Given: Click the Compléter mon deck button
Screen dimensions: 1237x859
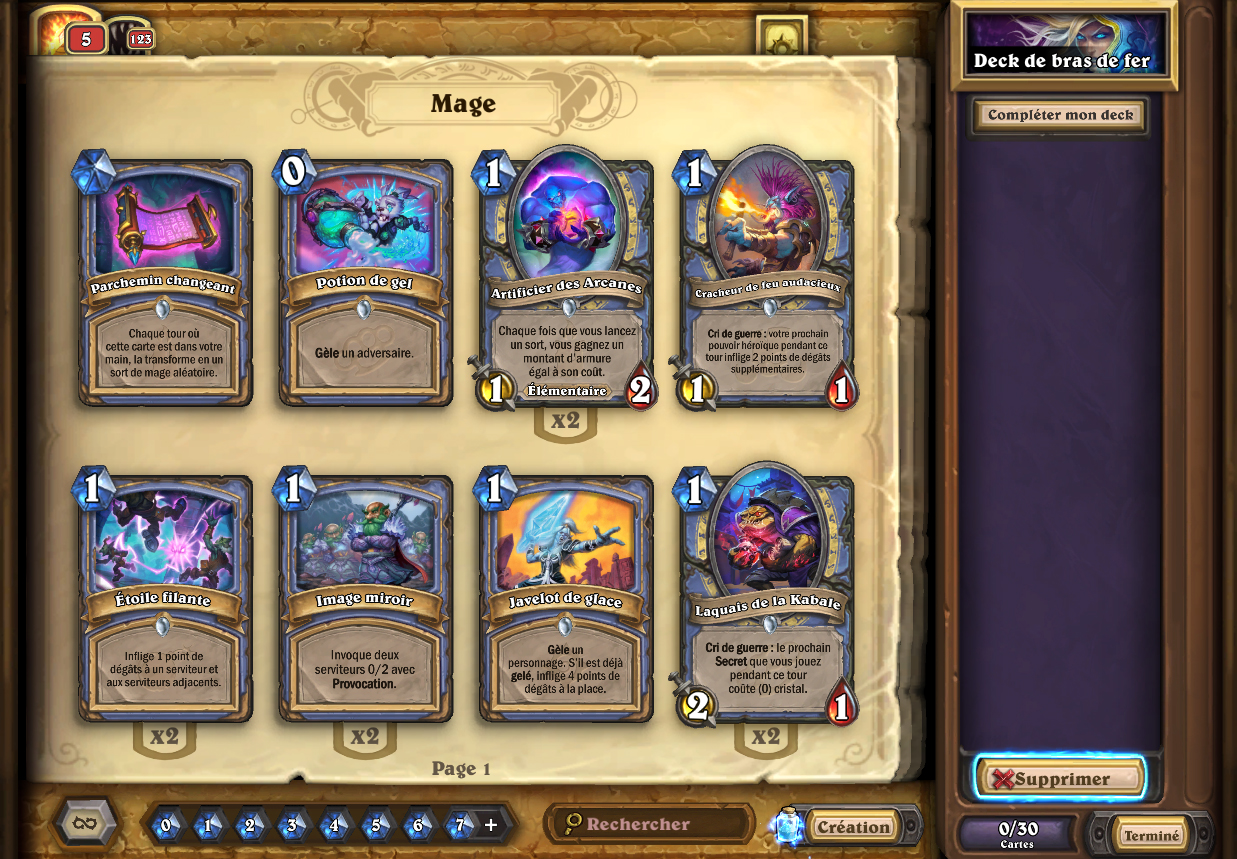Looking at the screenshot, I should pos(1060,115).
